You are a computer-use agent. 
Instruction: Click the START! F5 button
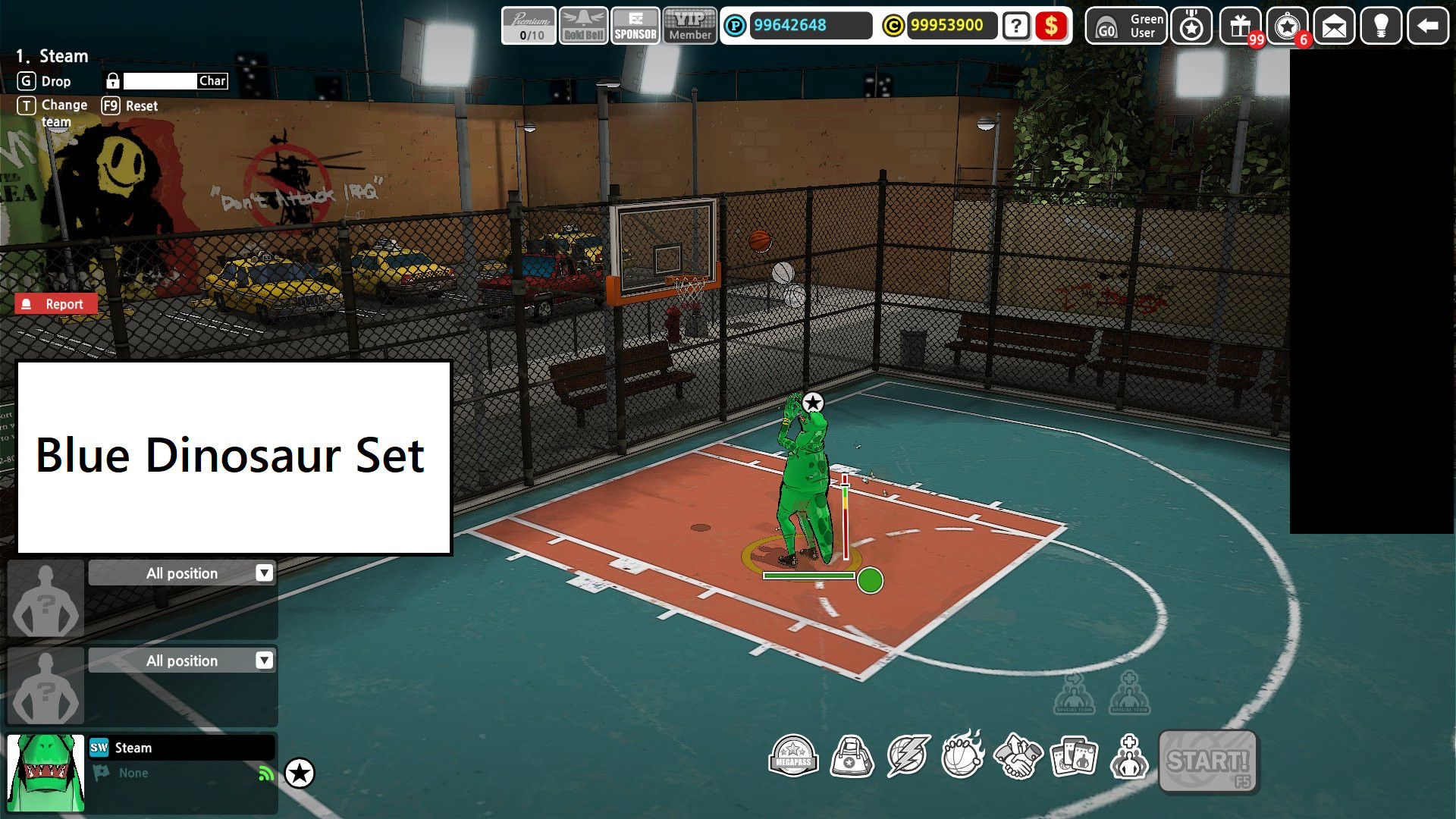coord(1208,762)
